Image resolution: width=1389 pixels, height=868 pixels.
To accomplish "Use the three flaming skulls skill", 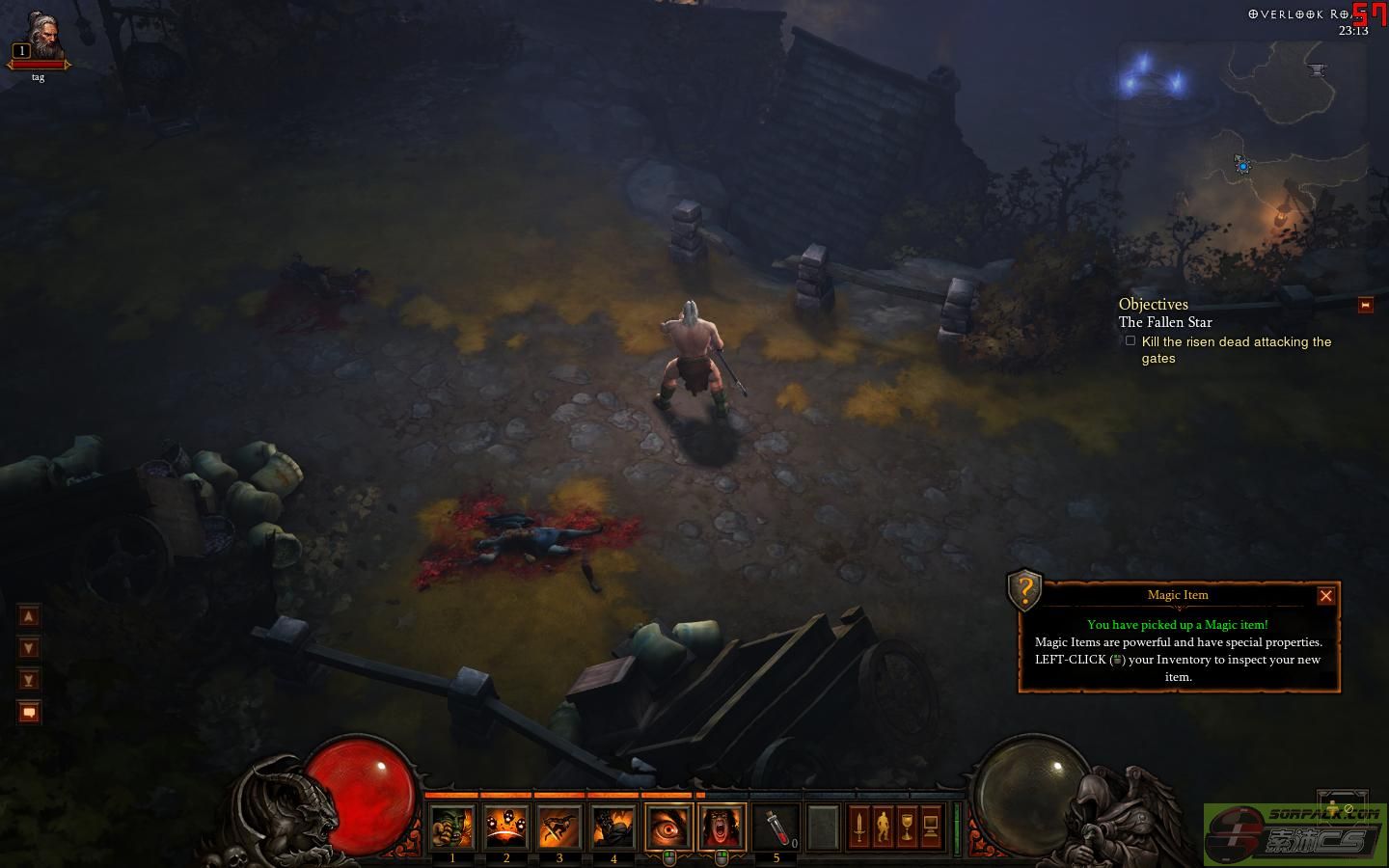I will coord(506,827).
